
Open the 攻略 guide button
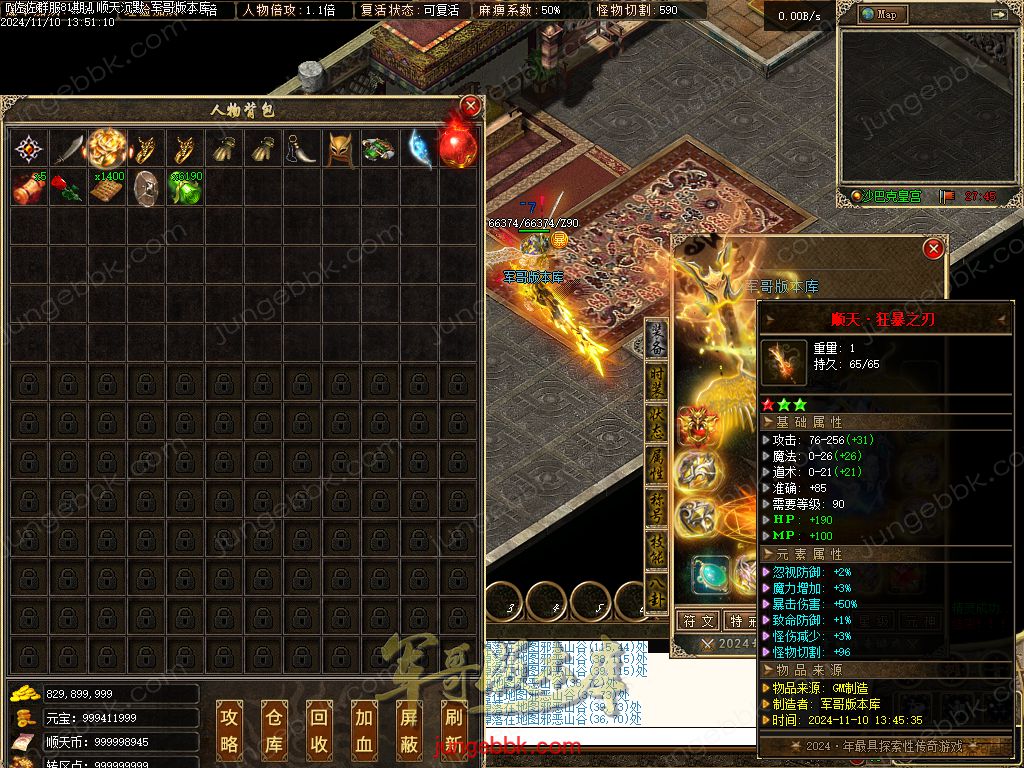pos(229,729)
